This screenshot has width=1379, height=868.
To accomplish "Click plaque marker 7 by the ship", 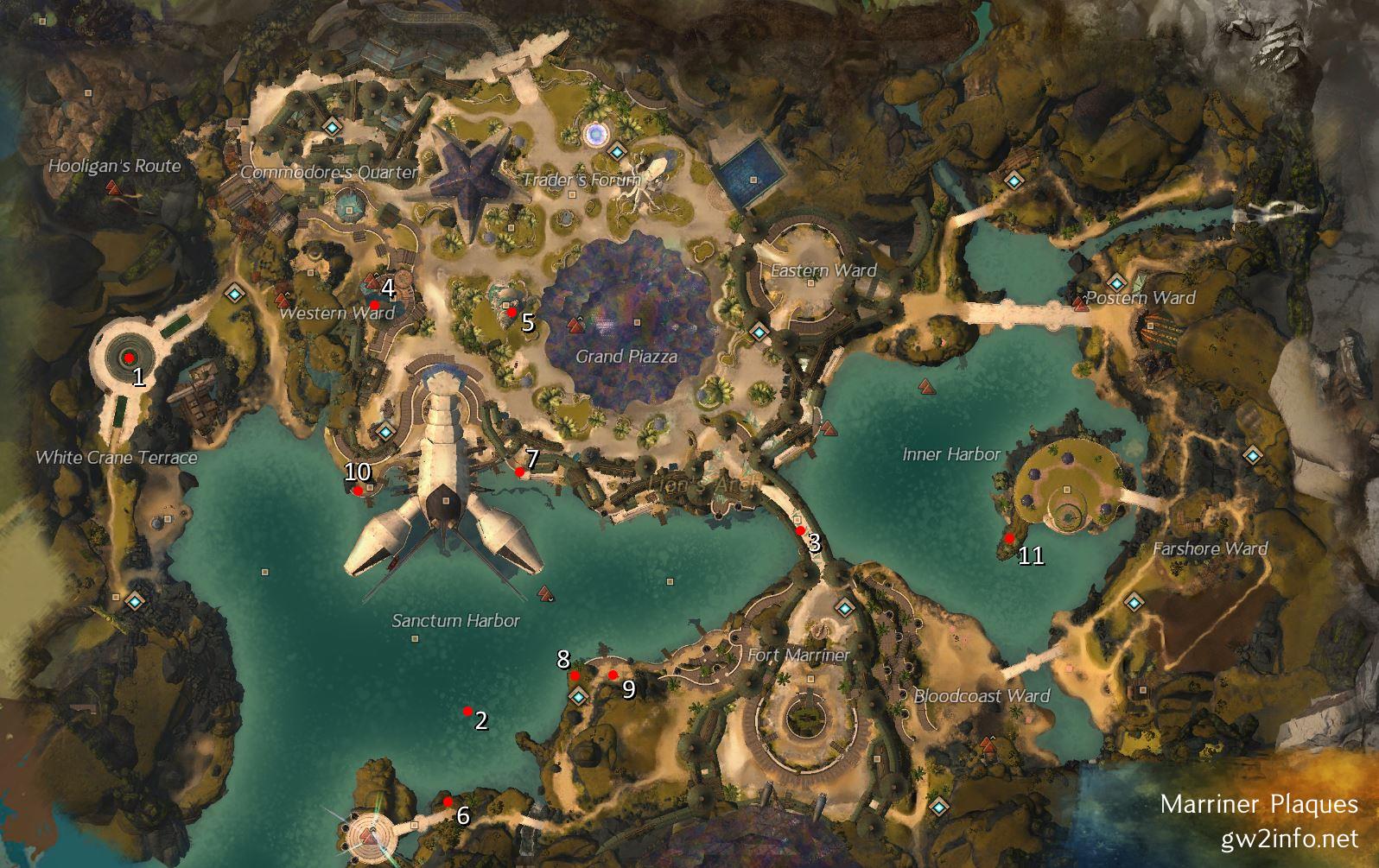I will (519, 472).
